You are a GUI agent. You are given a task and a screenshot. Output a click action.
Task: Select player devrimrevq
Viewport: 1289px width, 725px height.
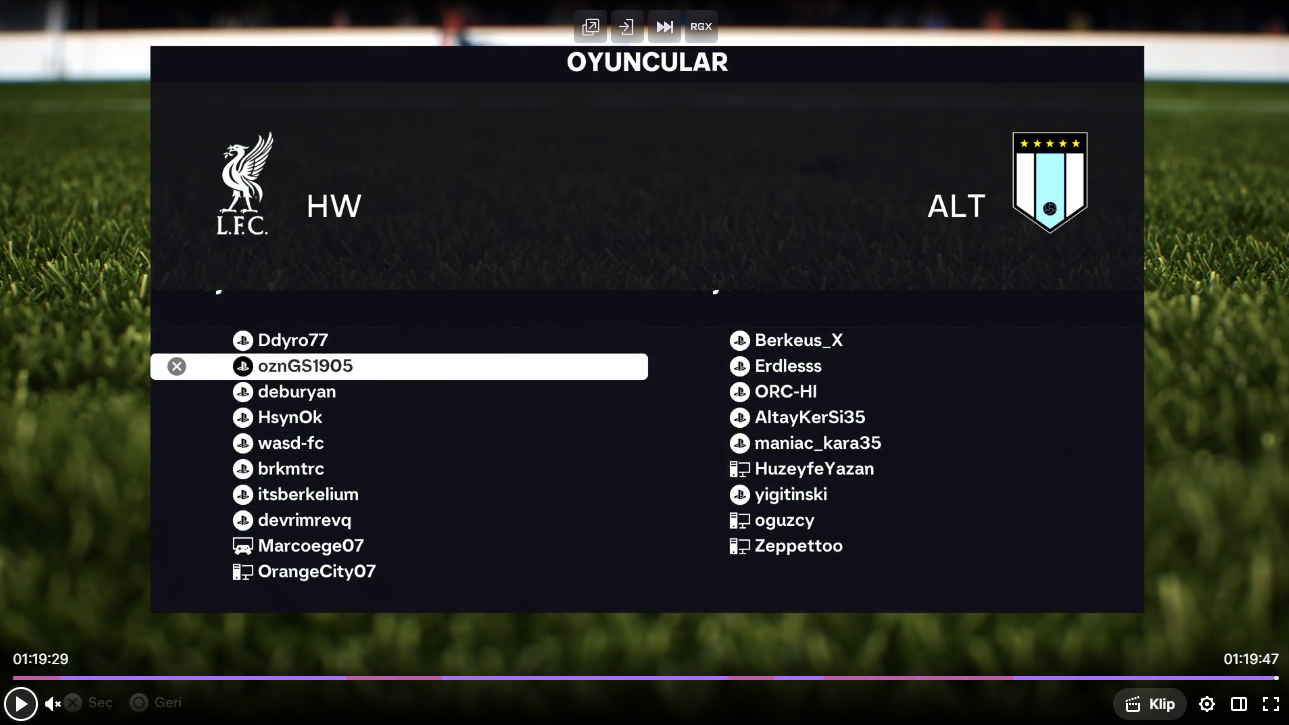coord(304,520)
